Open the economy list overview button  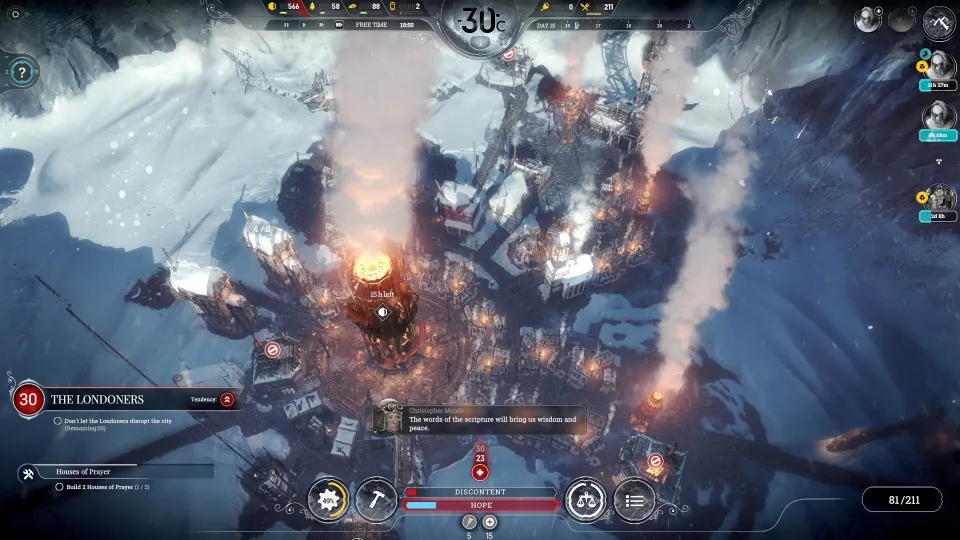[x=634, y=499]
